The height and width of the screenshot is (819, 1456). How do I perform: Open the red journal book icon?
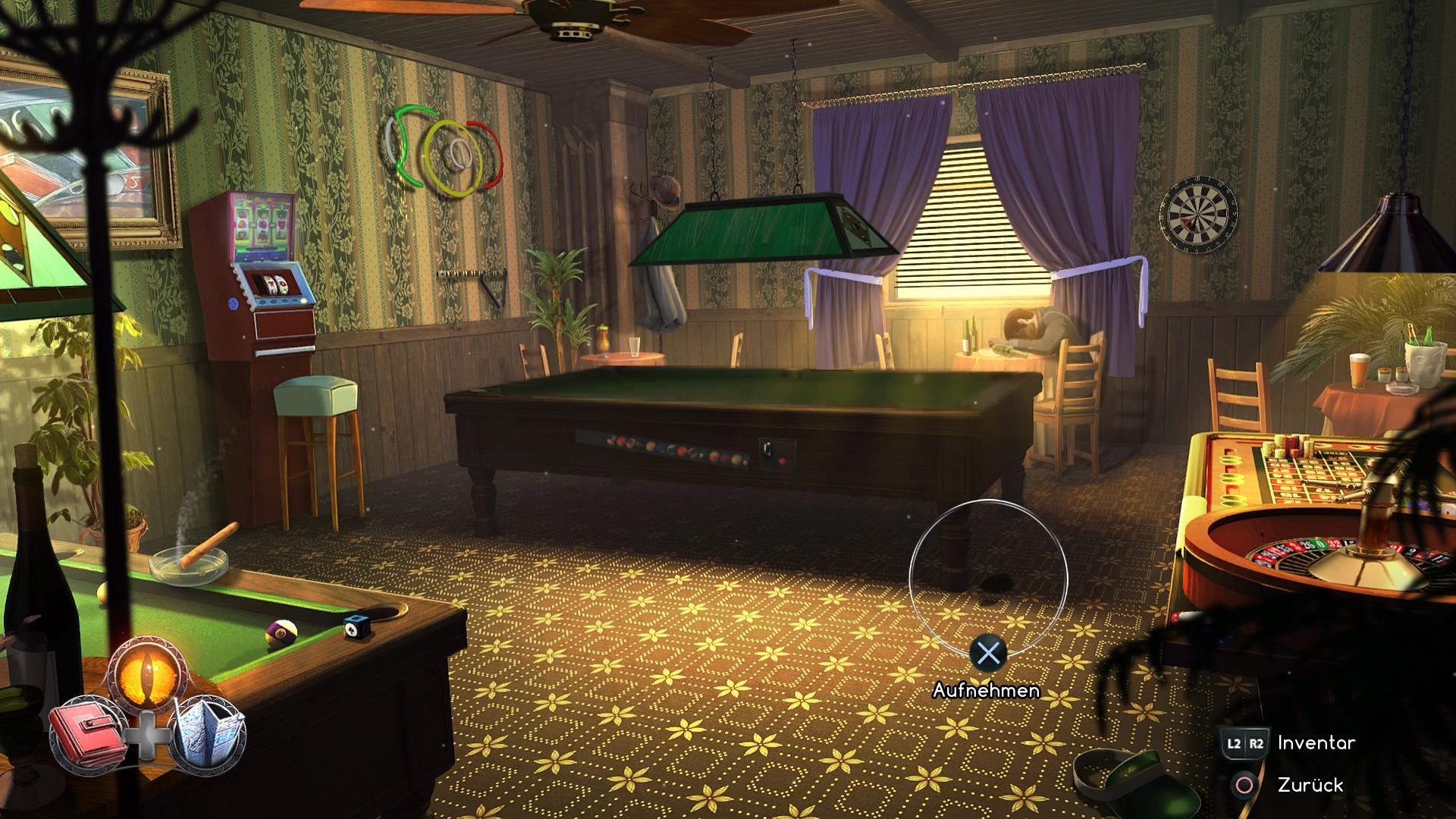88,732
